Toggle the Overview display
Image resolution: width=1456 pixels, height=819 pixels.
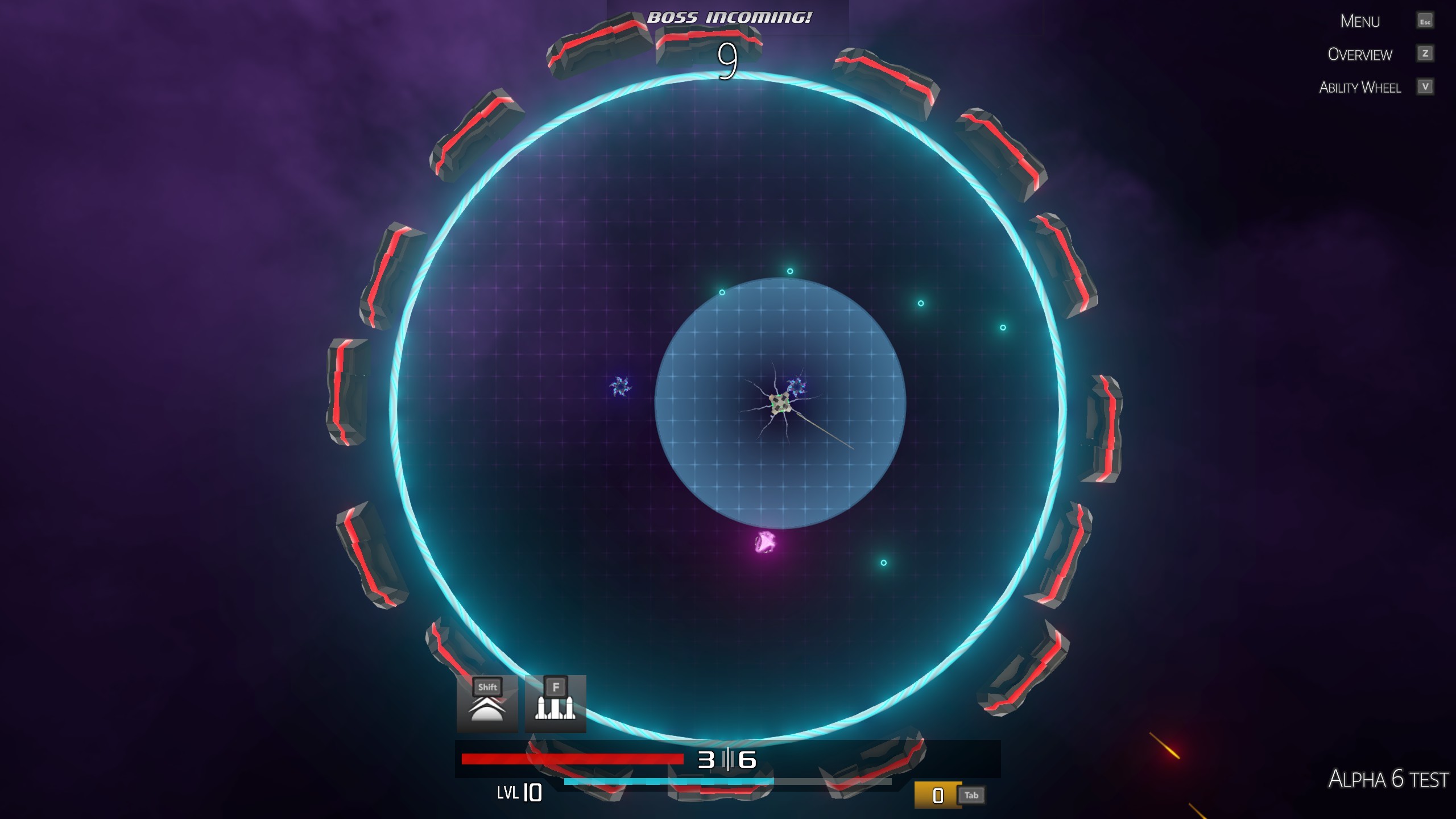coord(1360,55)
